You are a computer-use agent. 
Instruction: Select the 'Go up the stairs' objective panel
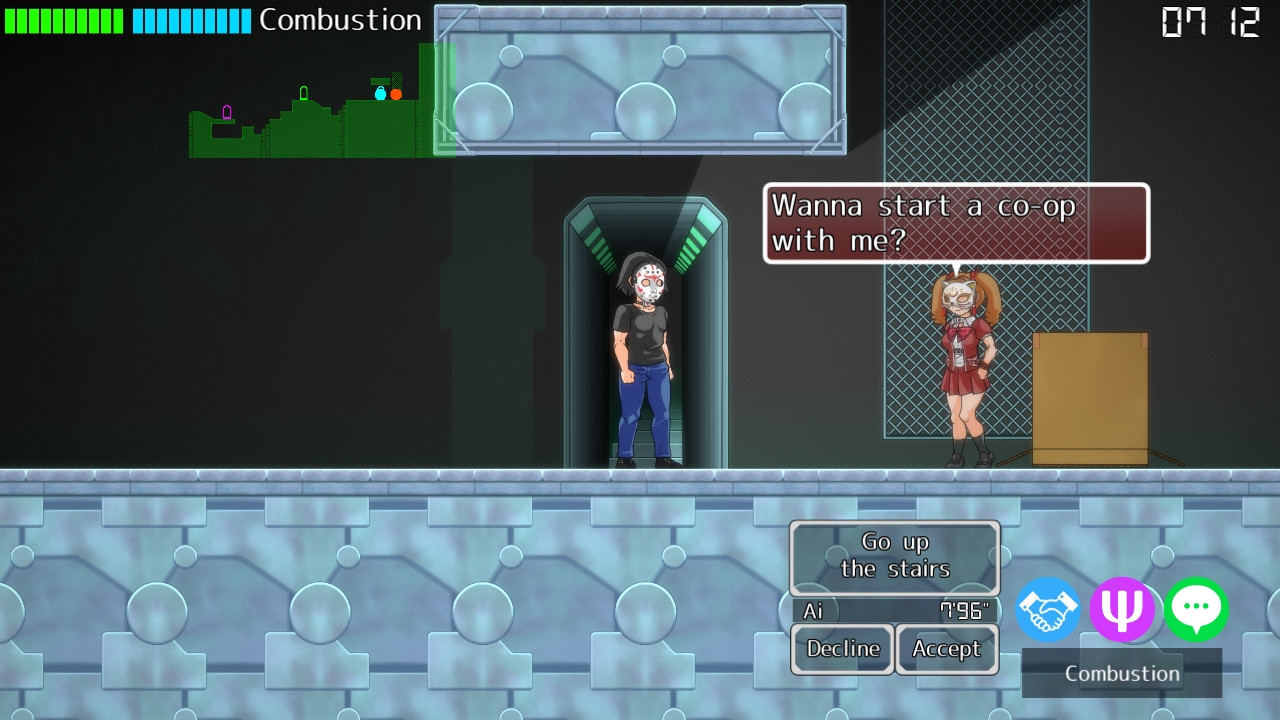[x=894, y=556]
